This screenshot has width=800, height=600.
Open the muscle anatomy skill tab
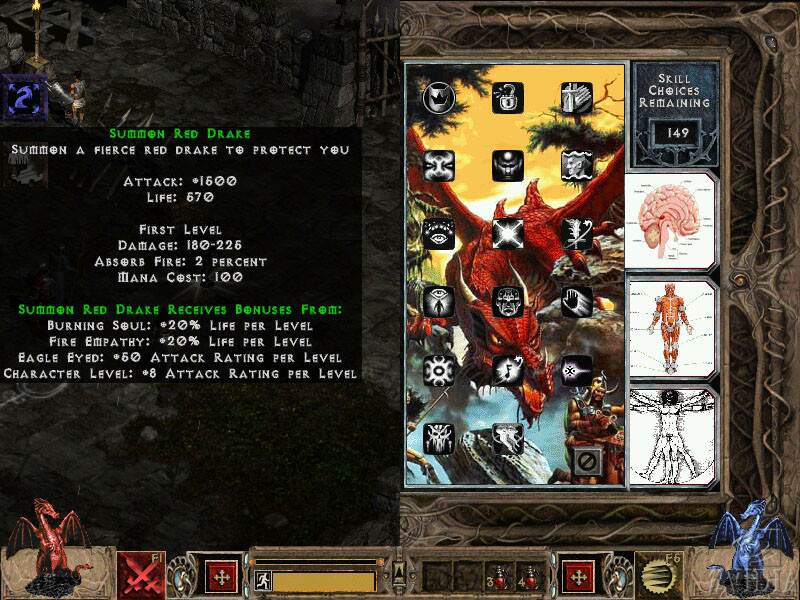670,327
